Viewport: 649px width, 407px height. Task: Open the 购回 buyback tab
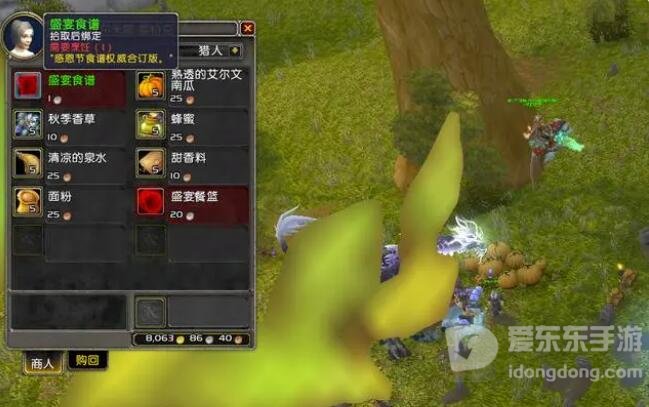86,361
